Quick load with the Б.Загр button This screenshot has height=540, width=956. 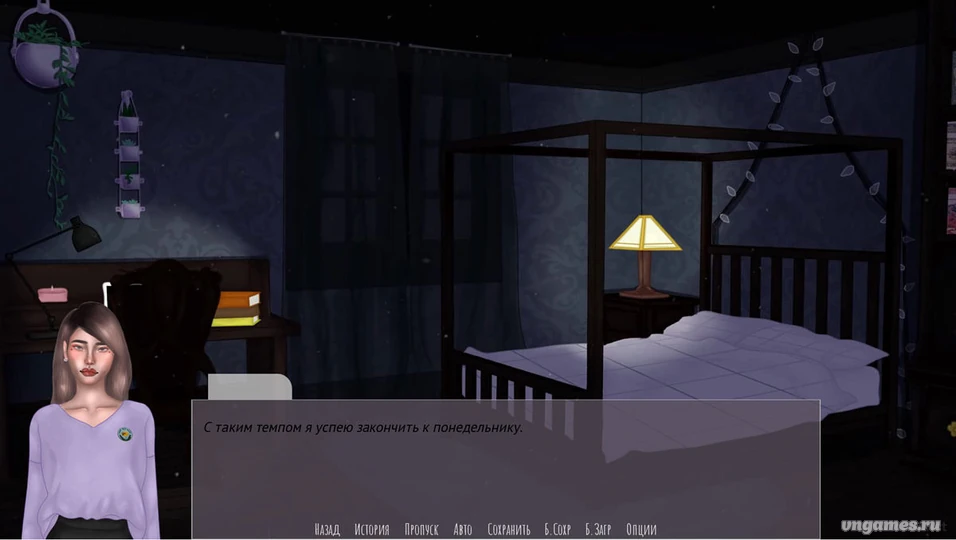(598, 529)
